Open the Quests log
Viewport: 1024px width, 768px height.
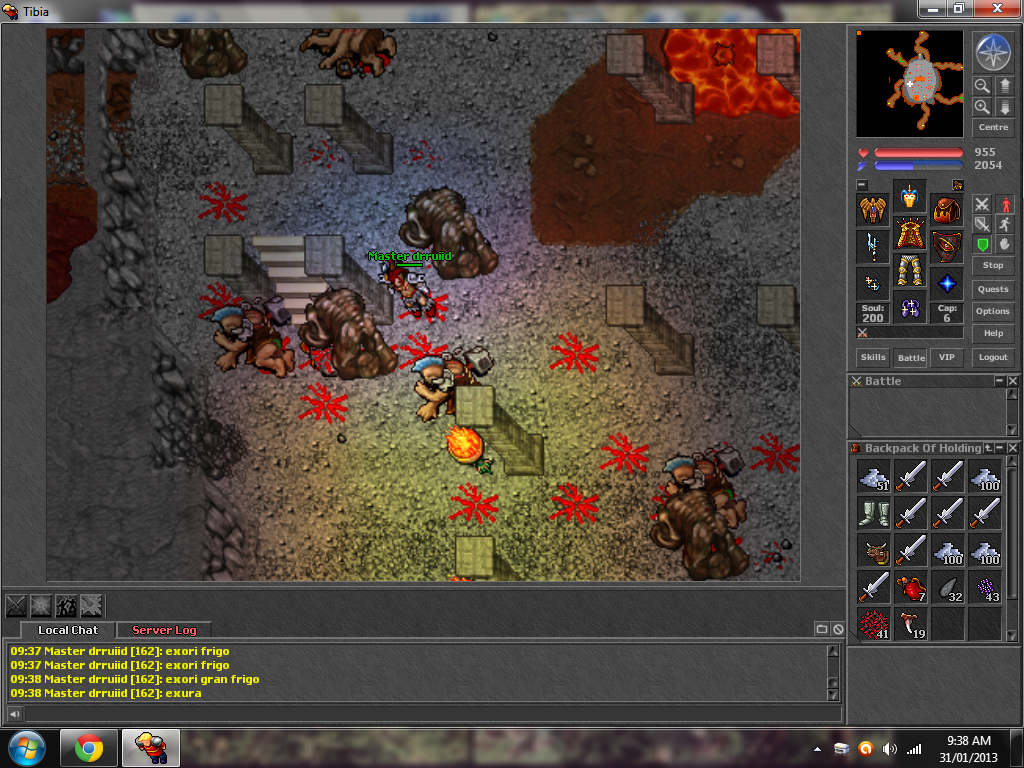point(992,289)
